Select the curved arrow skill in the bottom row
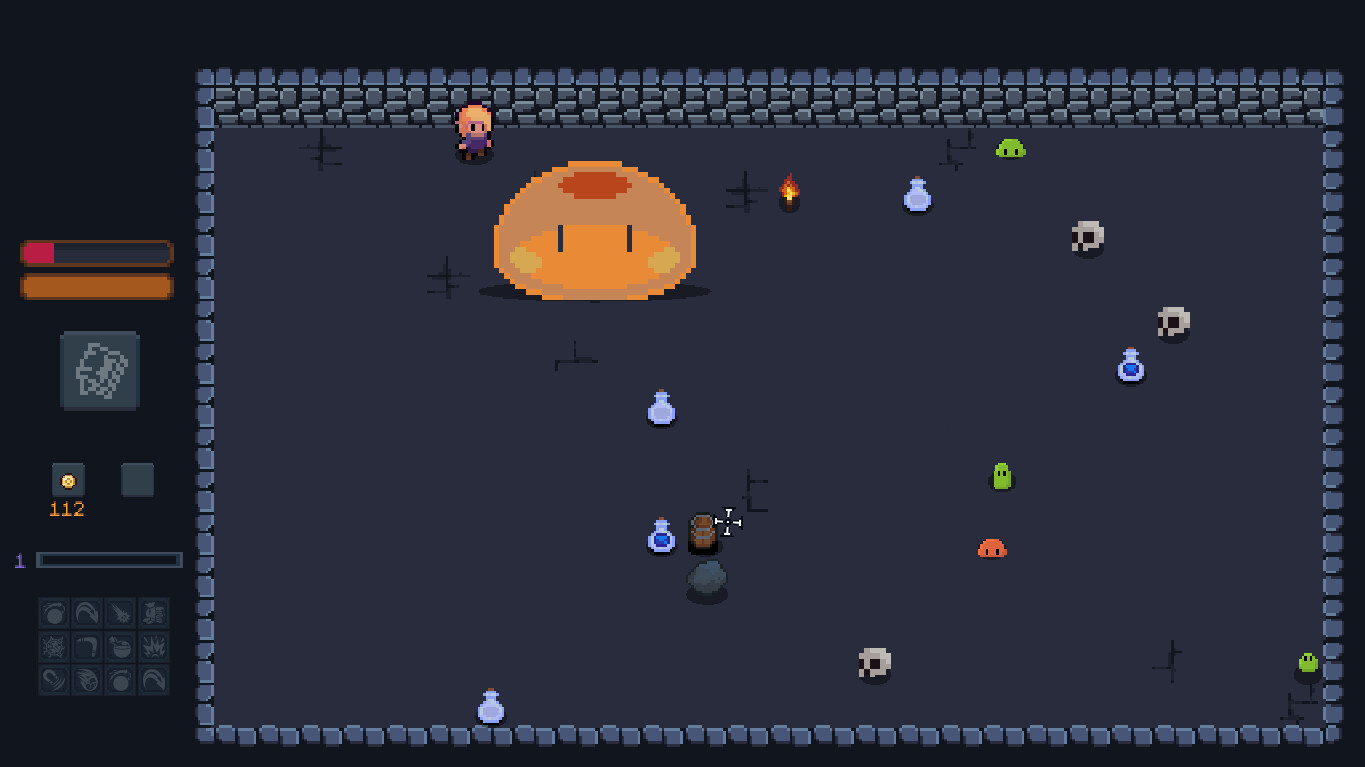 coord(154,680)
